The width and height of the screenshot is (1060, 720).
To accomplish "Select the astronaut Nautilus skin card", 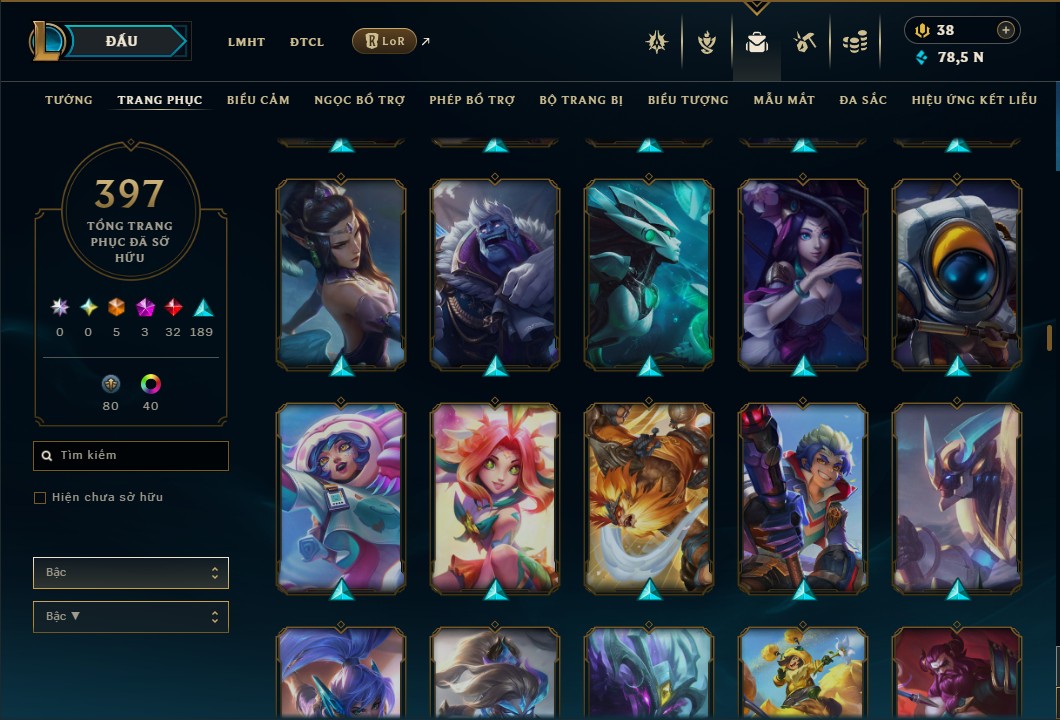I will click(957, 272).
